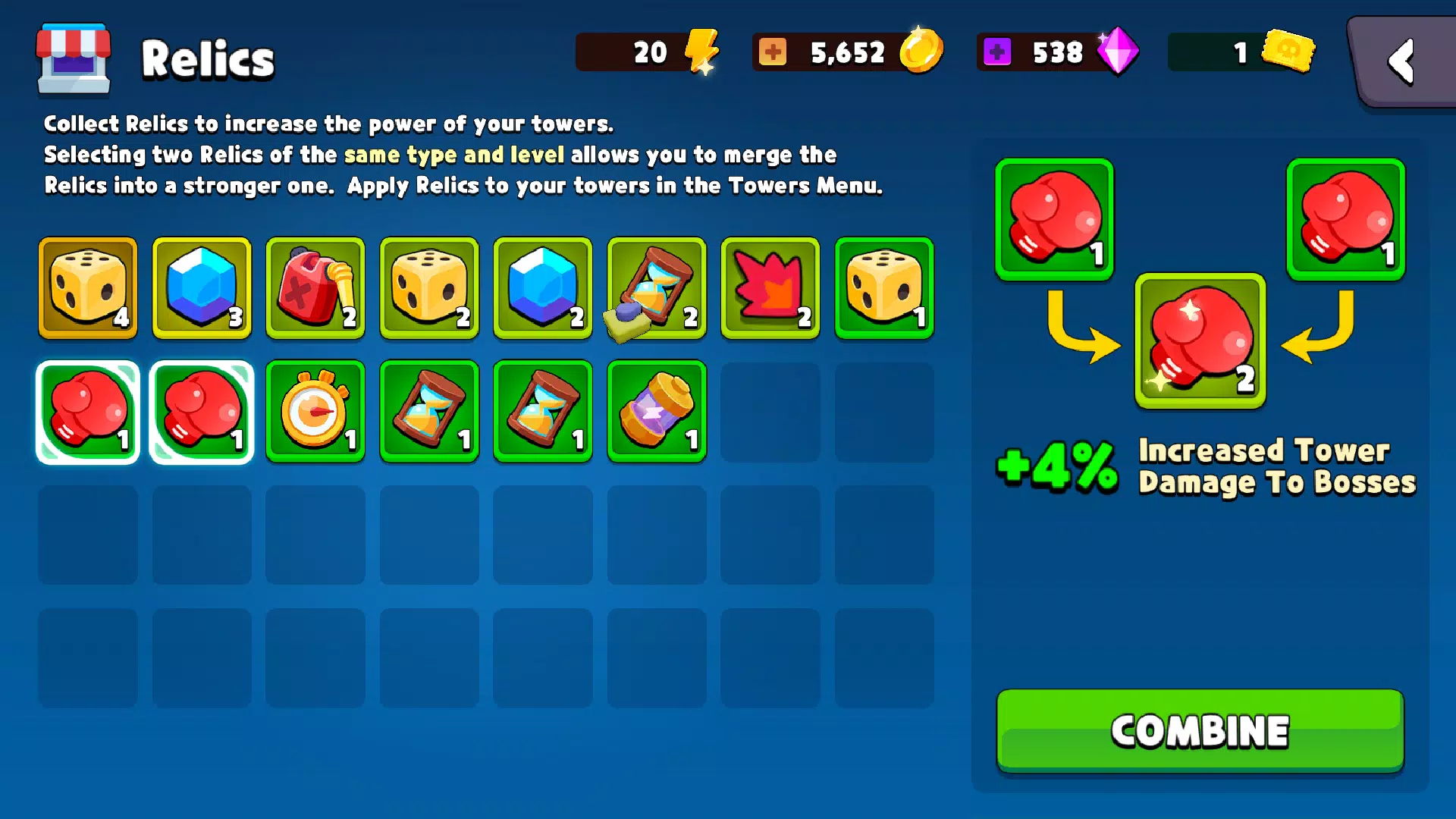
Task: Toggle selection of the level-2 gem relic
Action: pyautogui.click(x=542, y=289)
